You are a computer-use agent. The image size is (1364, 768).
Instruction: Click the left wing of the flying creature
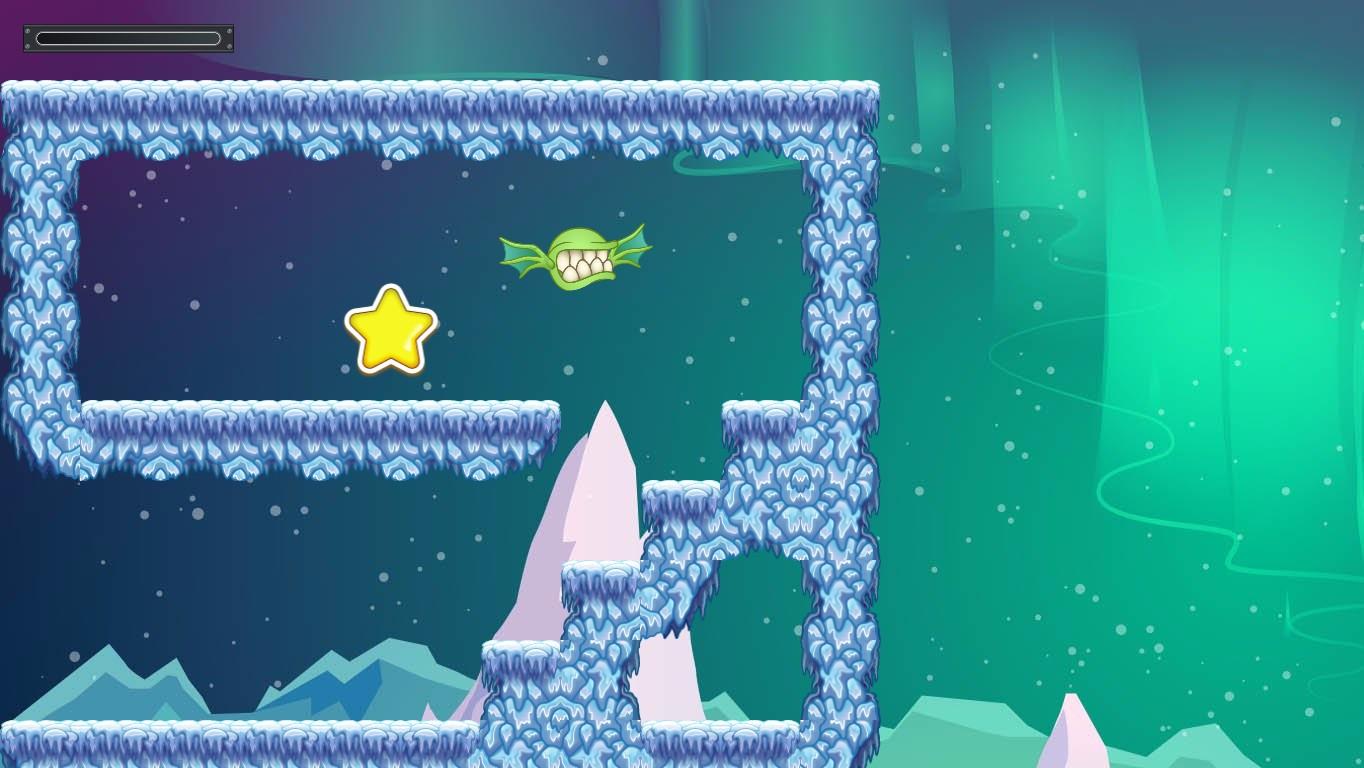click(521, 258)
